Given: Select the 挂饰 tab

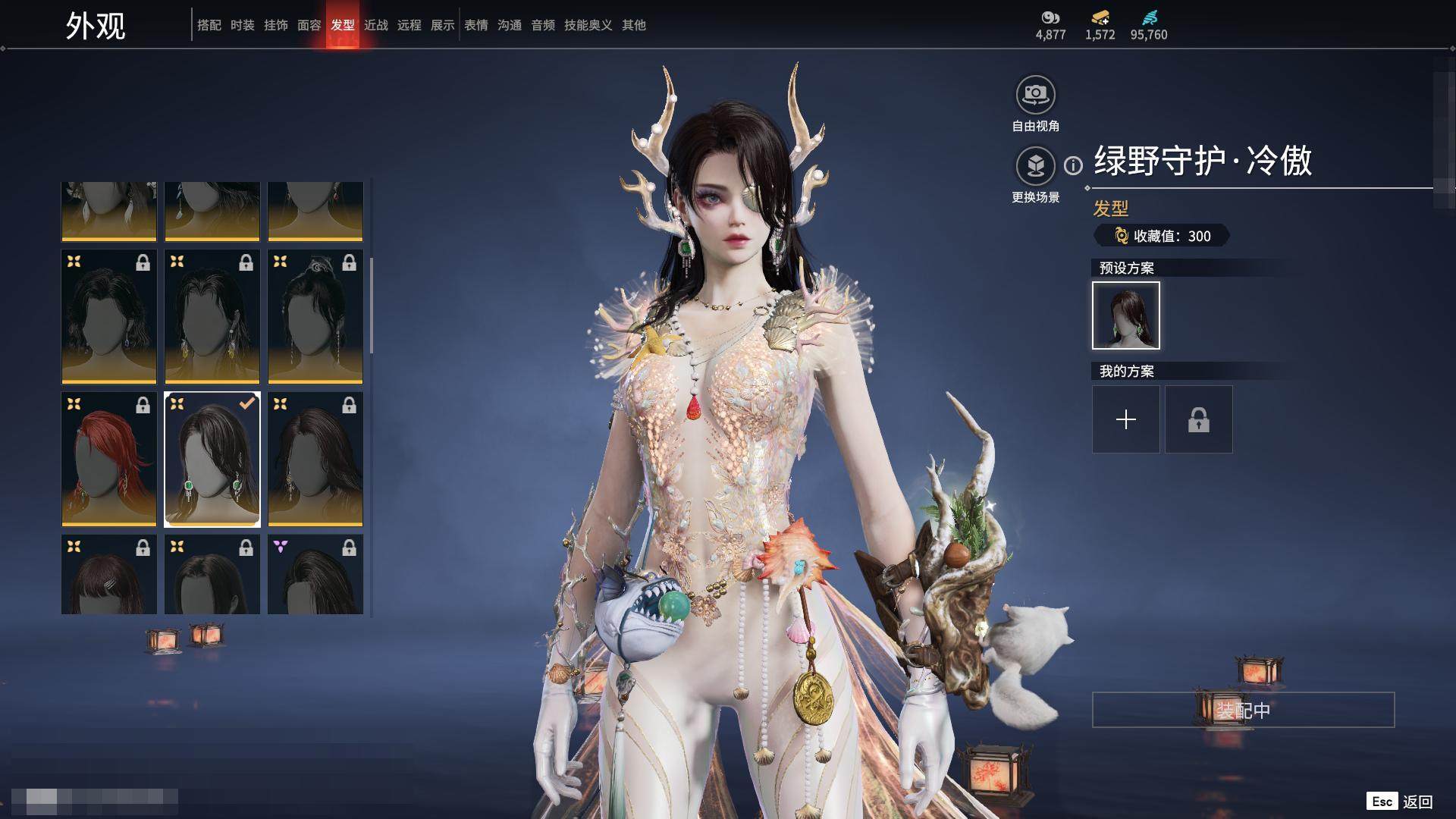Looking at the screenshot, I should click(275, 25).
